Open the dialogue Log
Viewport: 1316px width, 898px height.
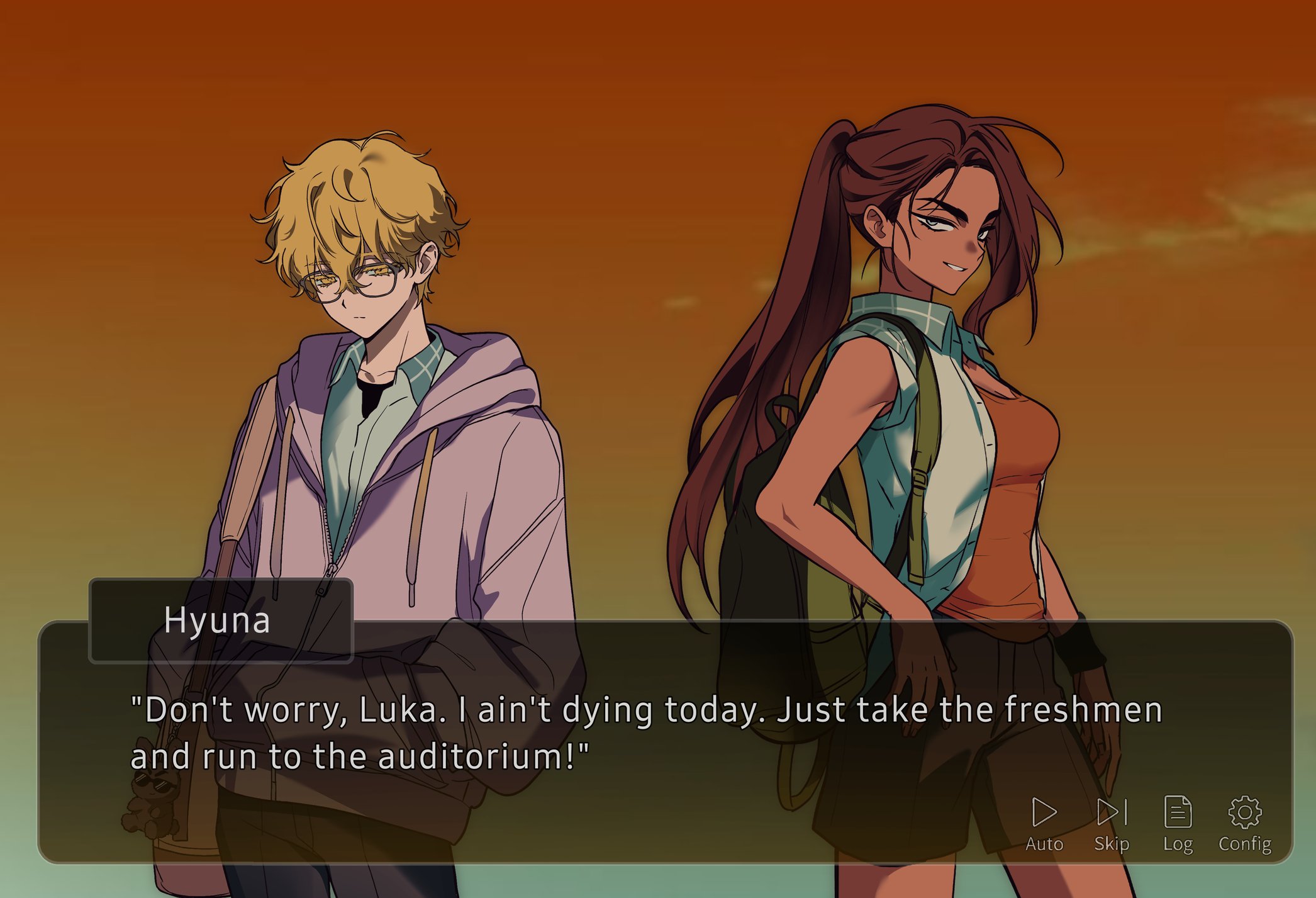(x=1178, y=823)
